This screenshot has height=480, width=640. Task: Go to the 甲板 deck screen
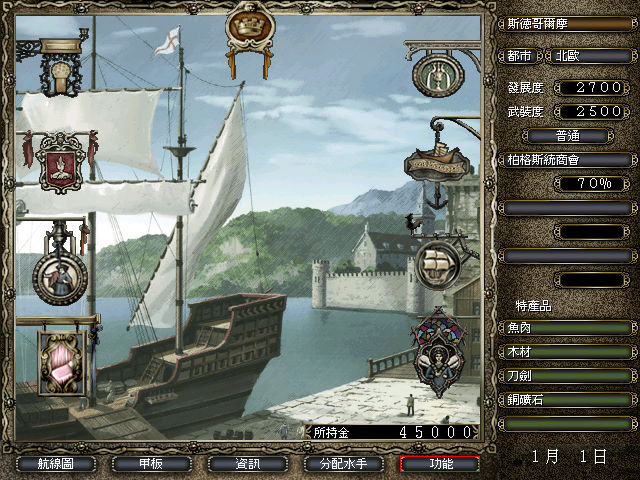coord(151,464)
